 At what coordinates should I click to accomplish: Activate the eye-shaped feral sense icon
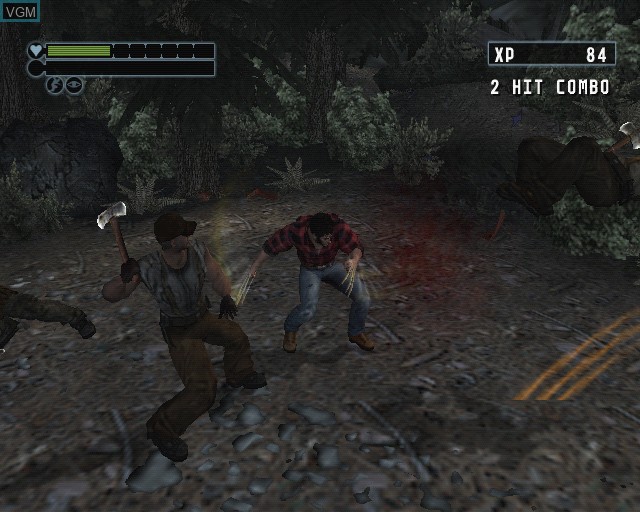pos(74,86)
